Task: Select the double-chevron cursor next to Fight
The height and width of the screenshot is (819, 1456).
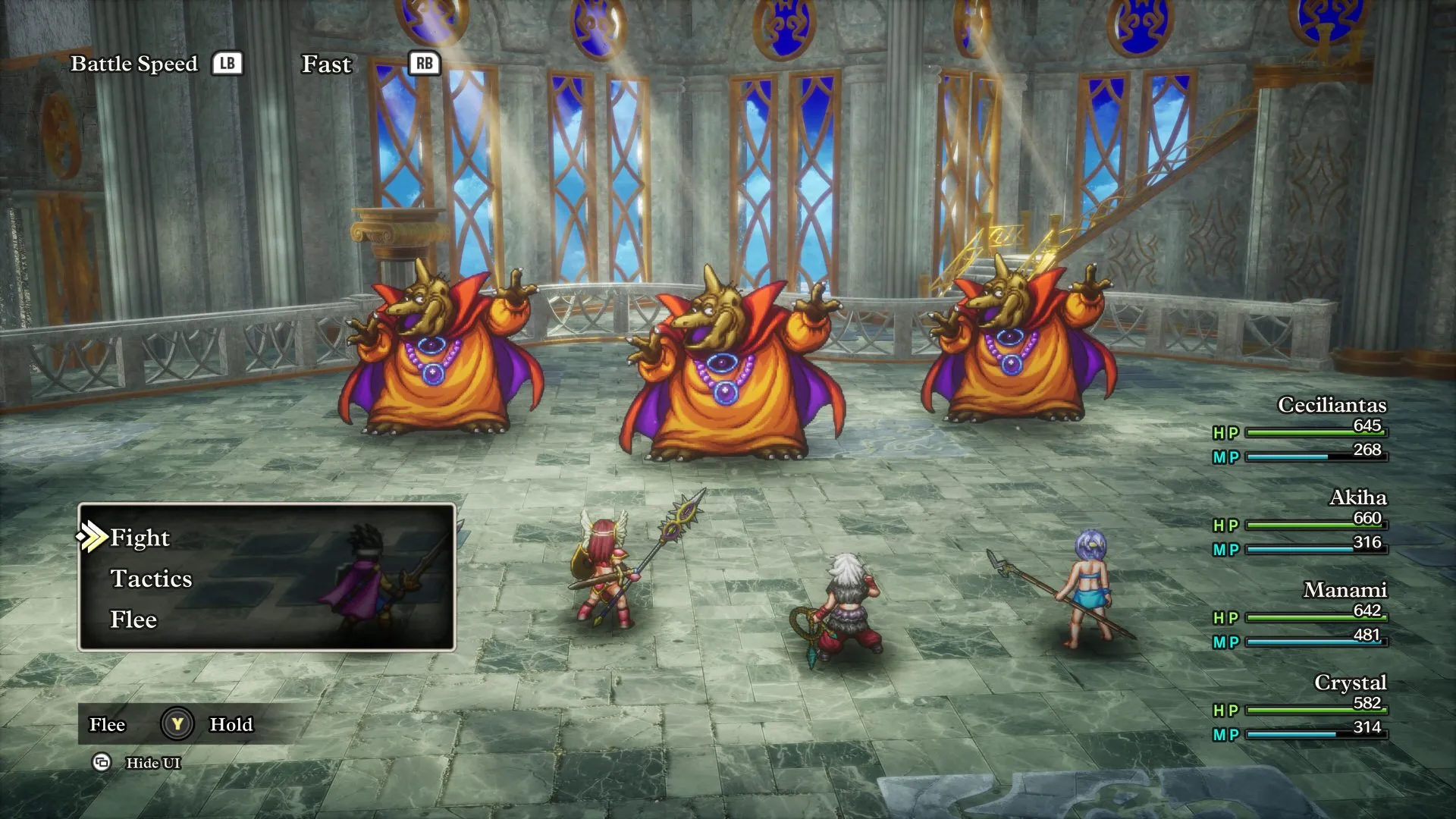Action: coord(91,537)
